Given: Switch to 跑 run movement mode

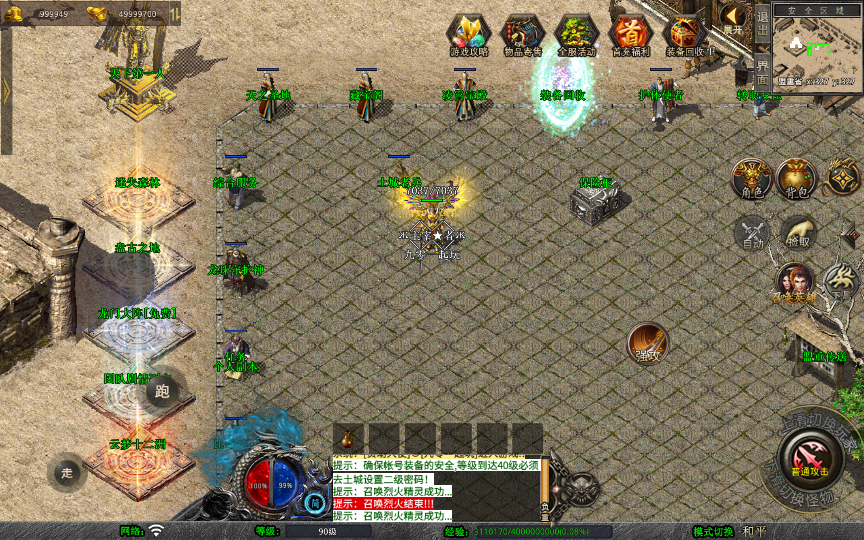Looking at the screenshot, I should click(162, 391).
